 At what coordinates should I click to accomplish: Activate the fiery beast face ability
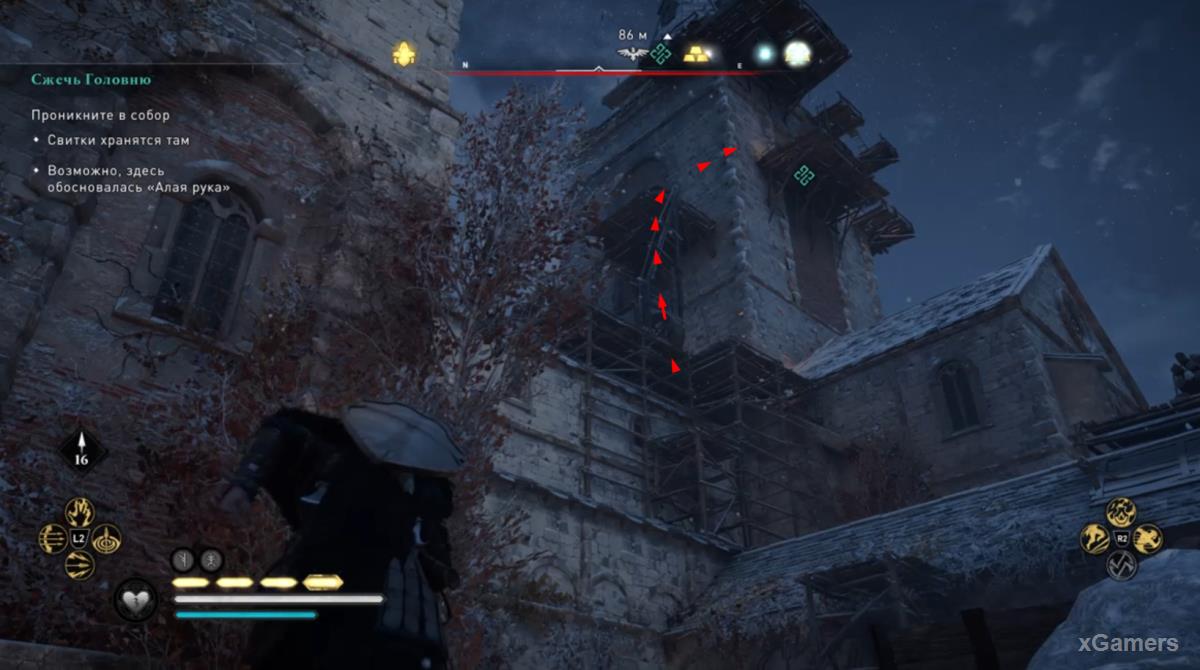click(1121, 512)
